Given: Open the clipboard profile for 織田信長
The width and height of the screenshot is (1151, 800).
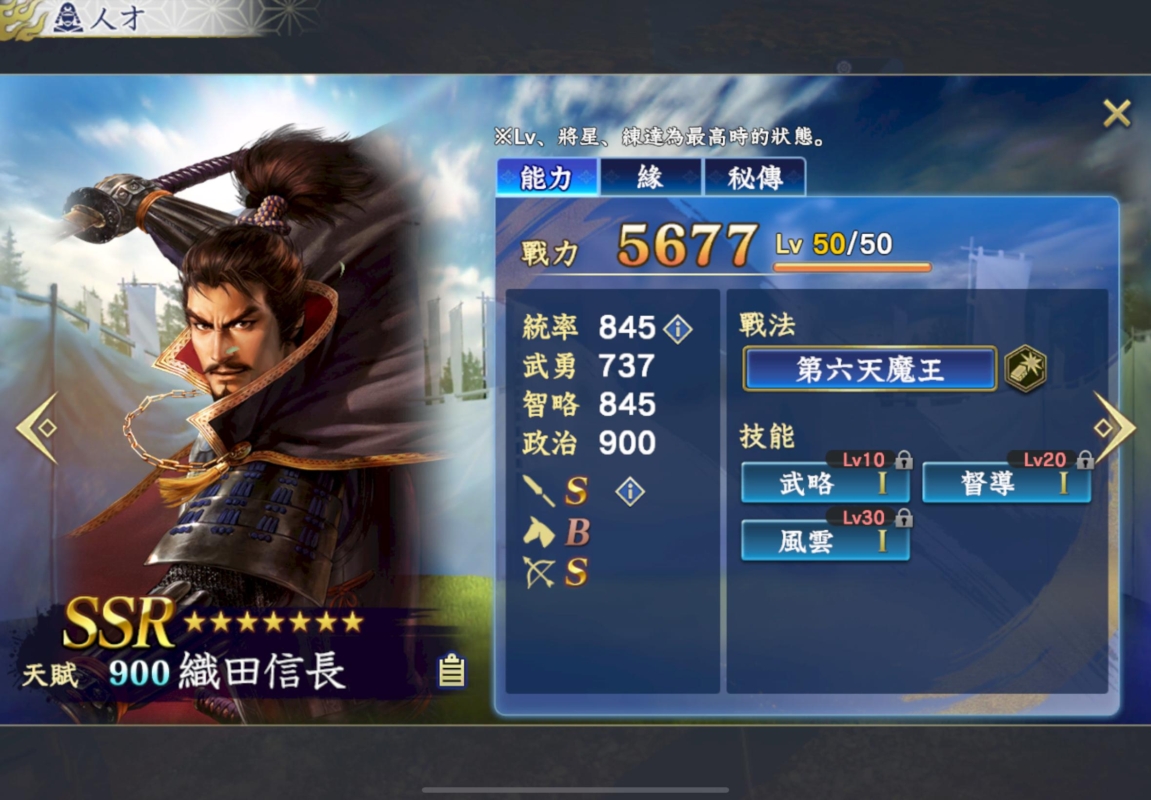Looking at the screenshot, I should coord(452,671).
